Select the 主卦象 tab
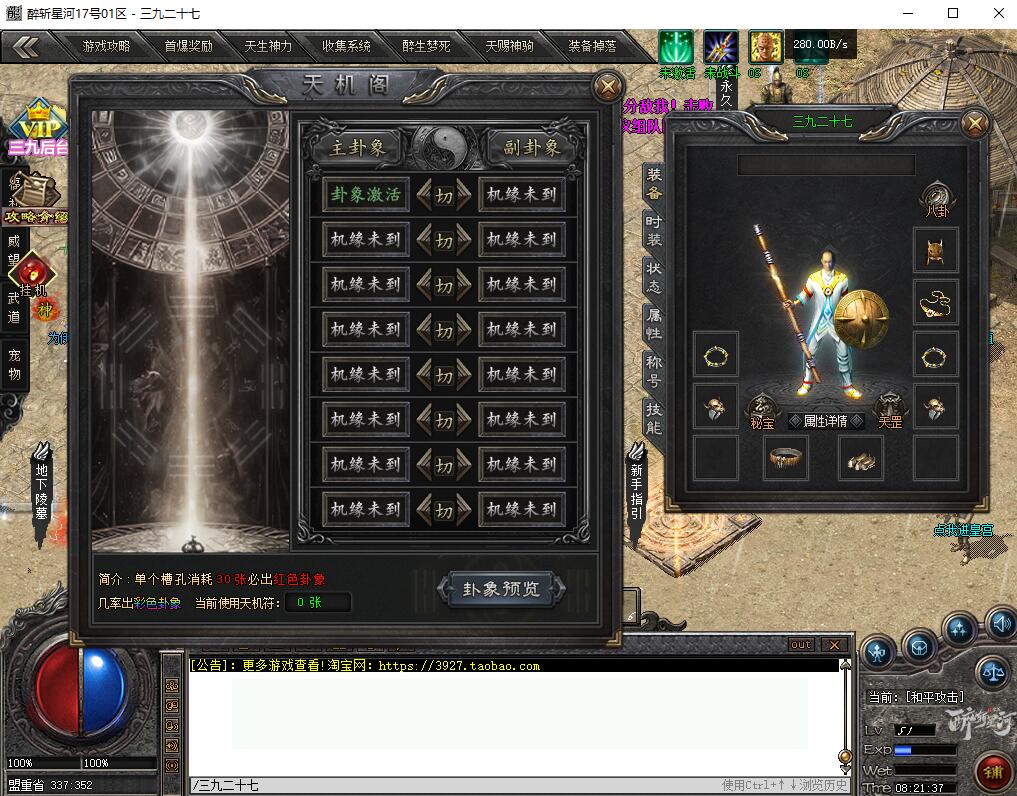The image size is (1017, 796). click(351, 148)
